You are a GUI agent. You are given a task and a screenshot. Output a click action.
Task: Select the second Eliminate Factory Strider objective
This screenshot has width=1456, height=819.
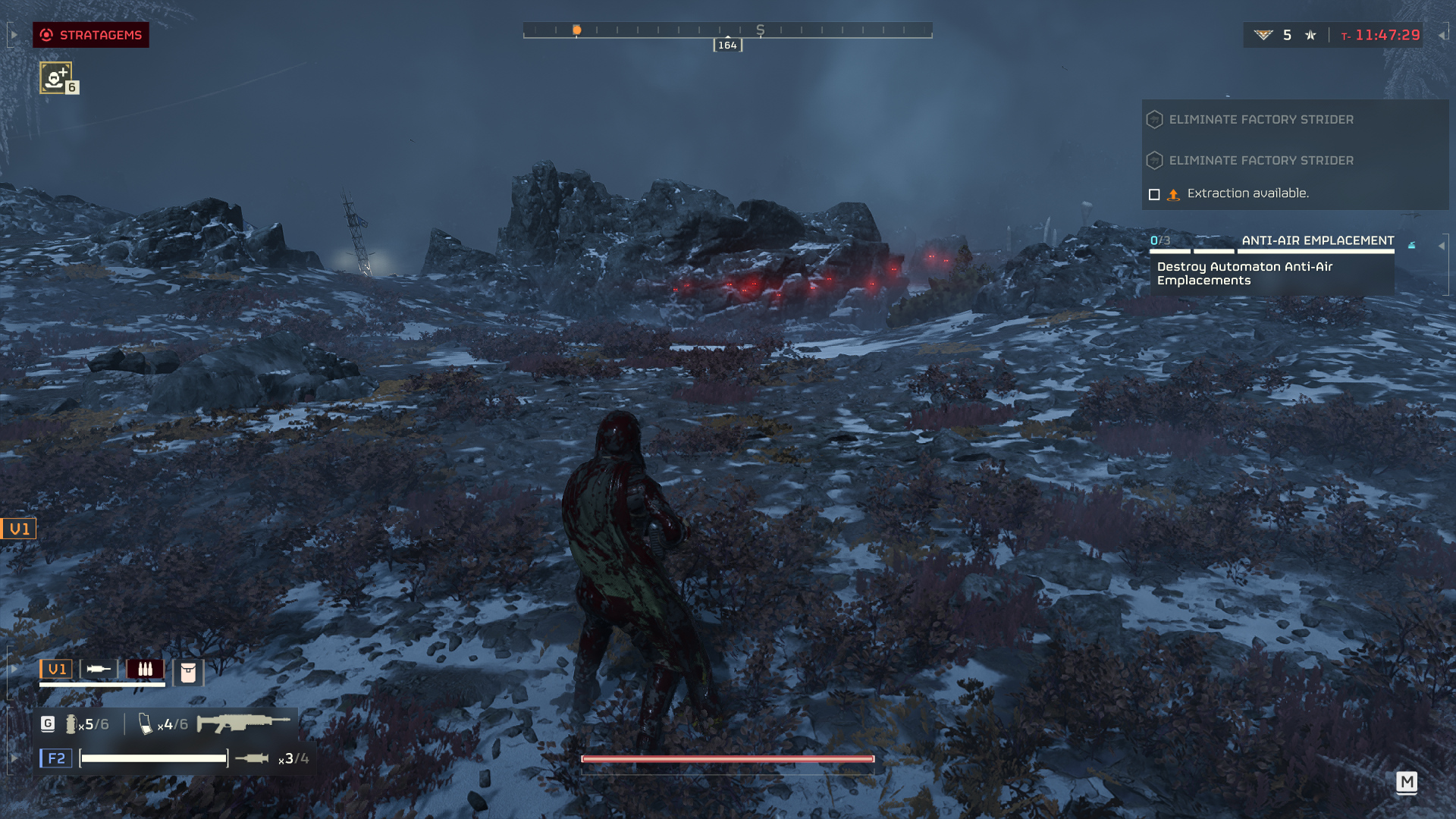pyautogui.click(x=1260, y=161)
